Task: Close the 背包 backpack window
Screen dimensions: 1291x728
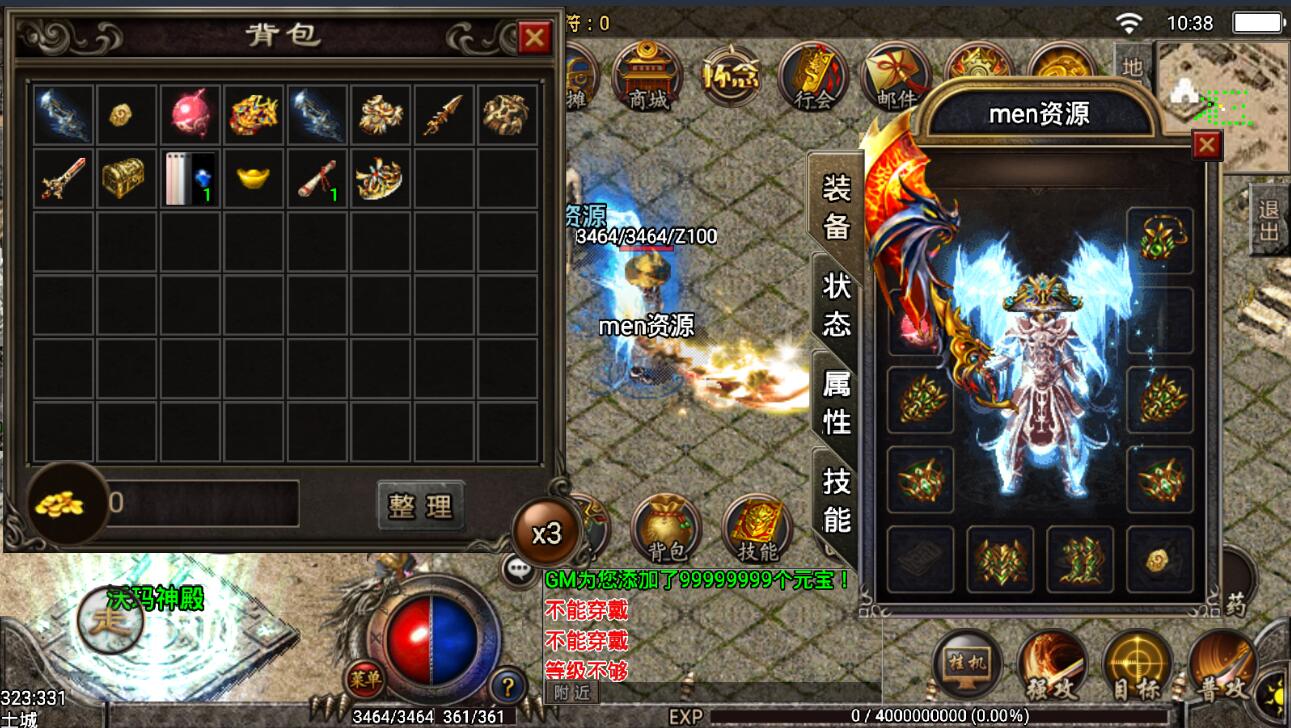Action: (x=535, y=39)
